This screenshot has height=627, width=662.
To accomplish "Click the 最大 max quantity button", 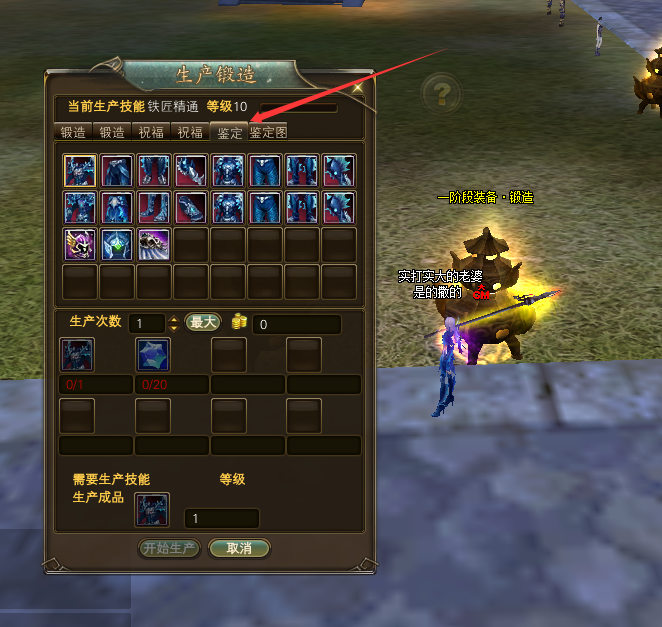I will tap(203, 323).
